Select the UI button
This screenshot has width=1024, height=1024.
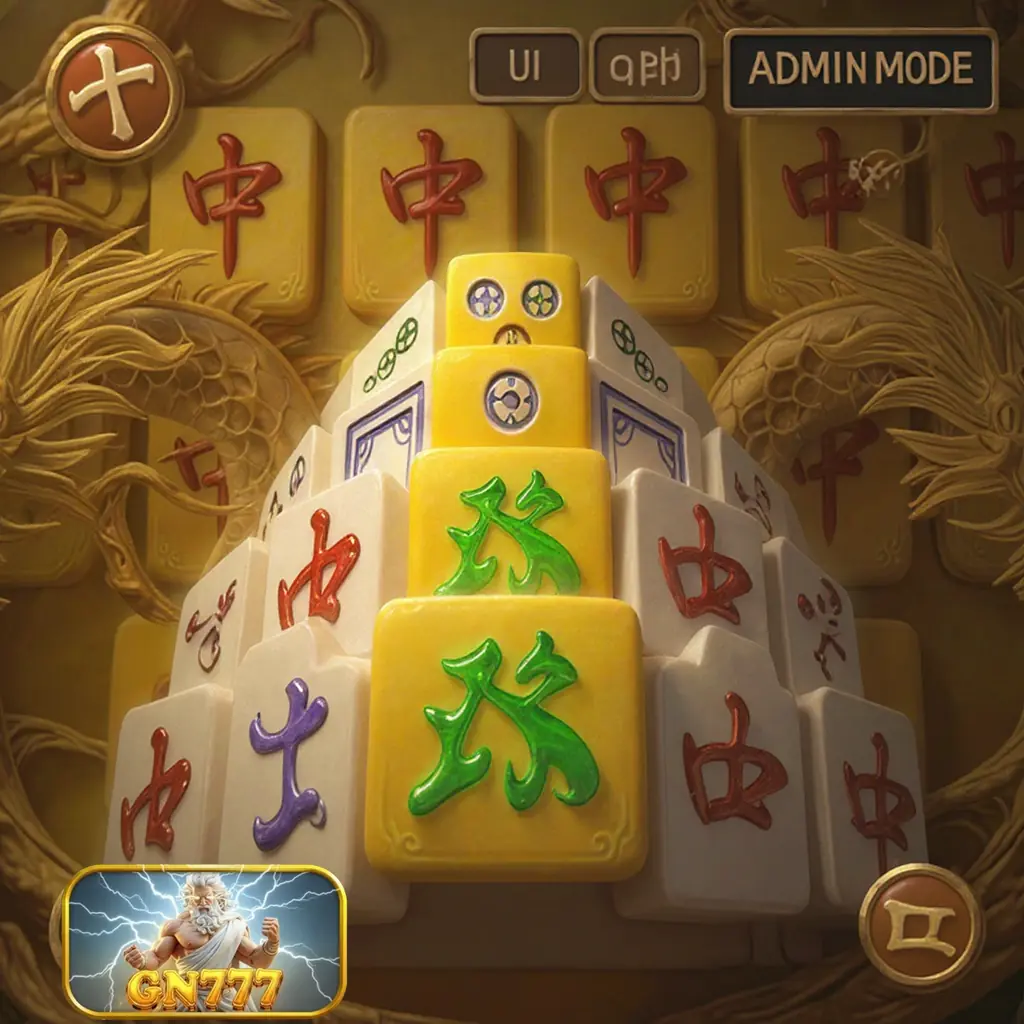(x=526, y=66)
